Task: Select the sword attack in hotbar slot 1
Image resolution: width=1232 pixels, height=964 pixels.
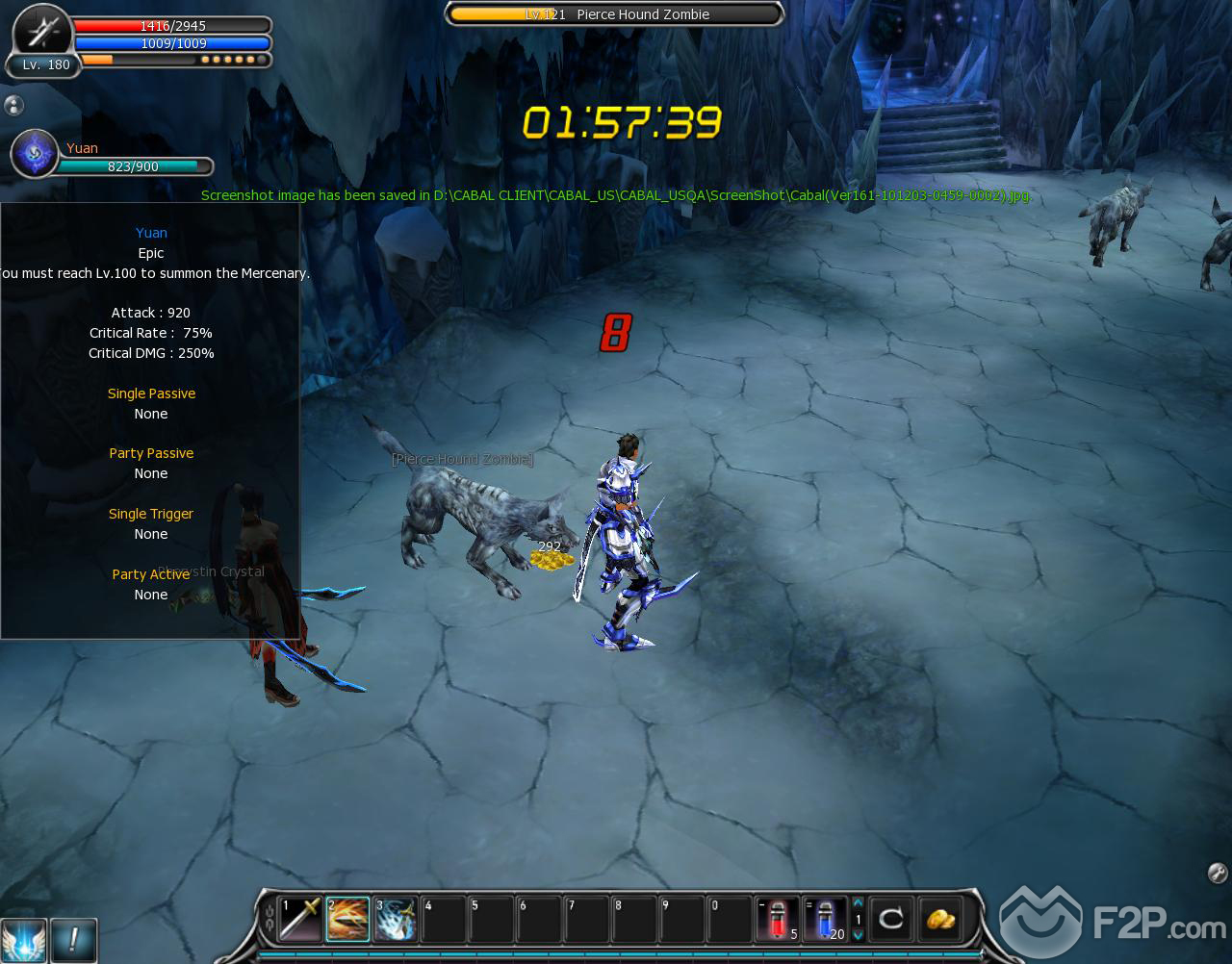Action: [299, 919]
